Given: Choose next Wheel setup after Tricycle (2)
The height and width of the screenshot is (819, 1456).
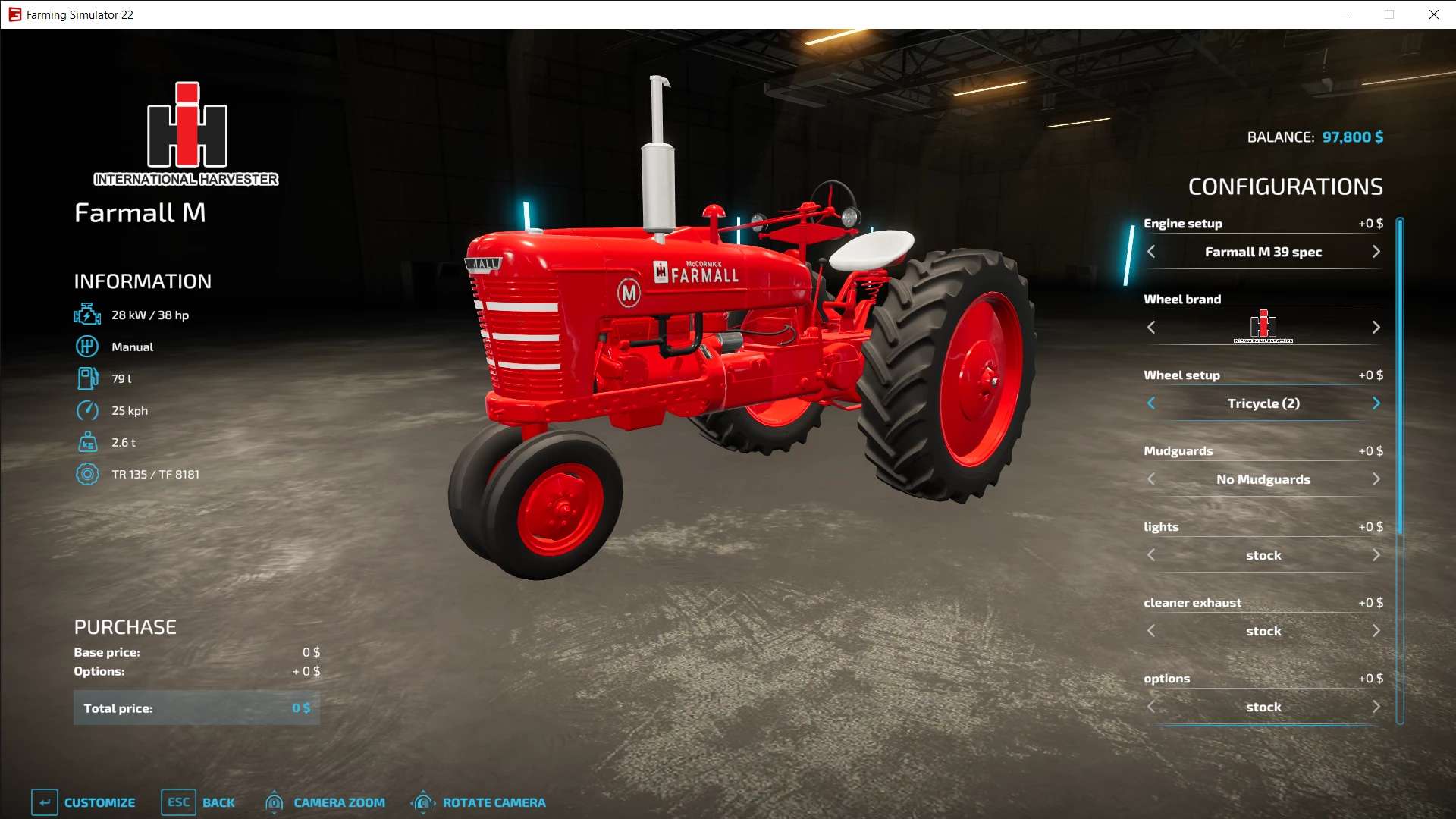Looking at the screenshot, I should tap(1376, 403).
